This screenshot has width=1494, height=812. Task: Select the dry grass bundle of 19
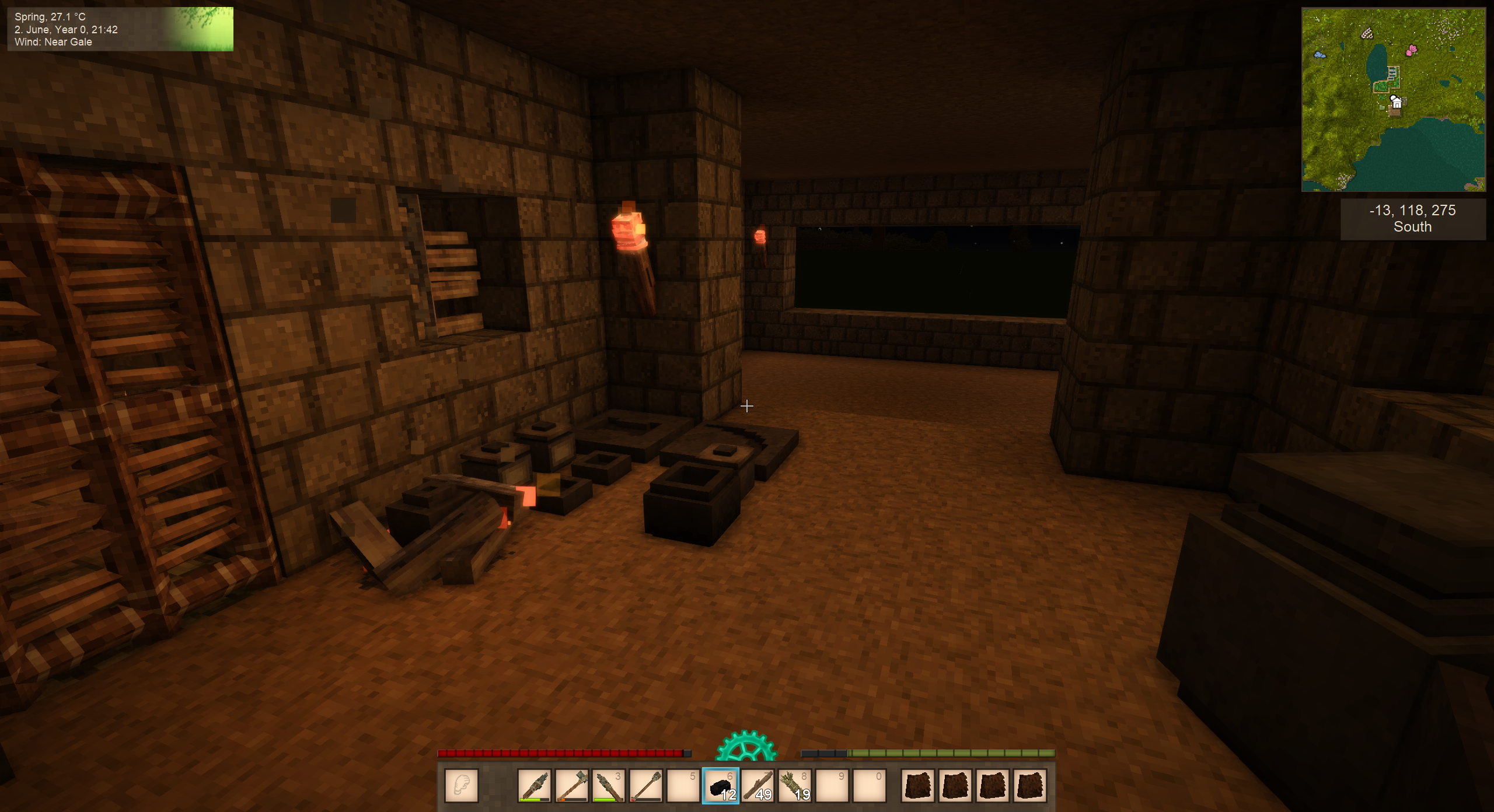[x=795, y=786]
